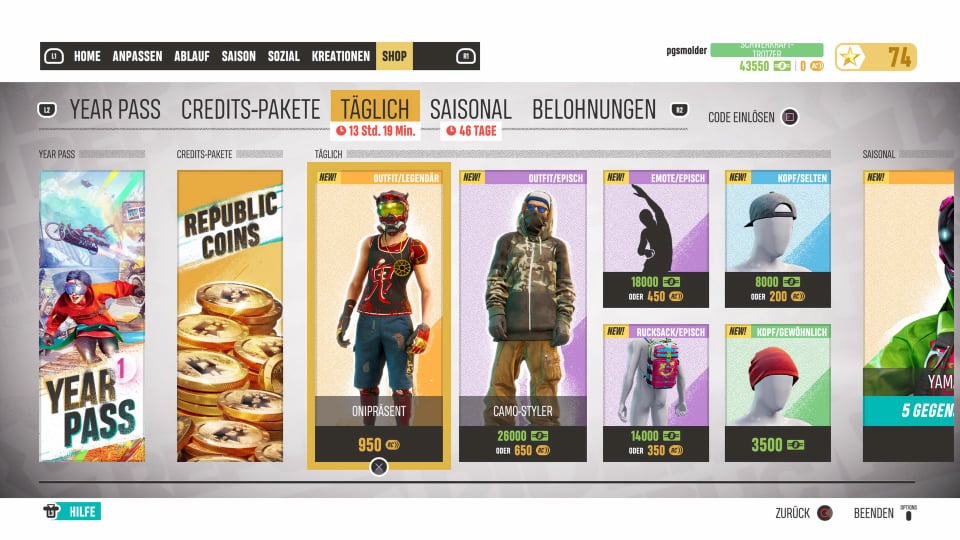Choose the Republic Coins pack card
The height and width of the screenshot is (540, 960).
click(230, 316)
